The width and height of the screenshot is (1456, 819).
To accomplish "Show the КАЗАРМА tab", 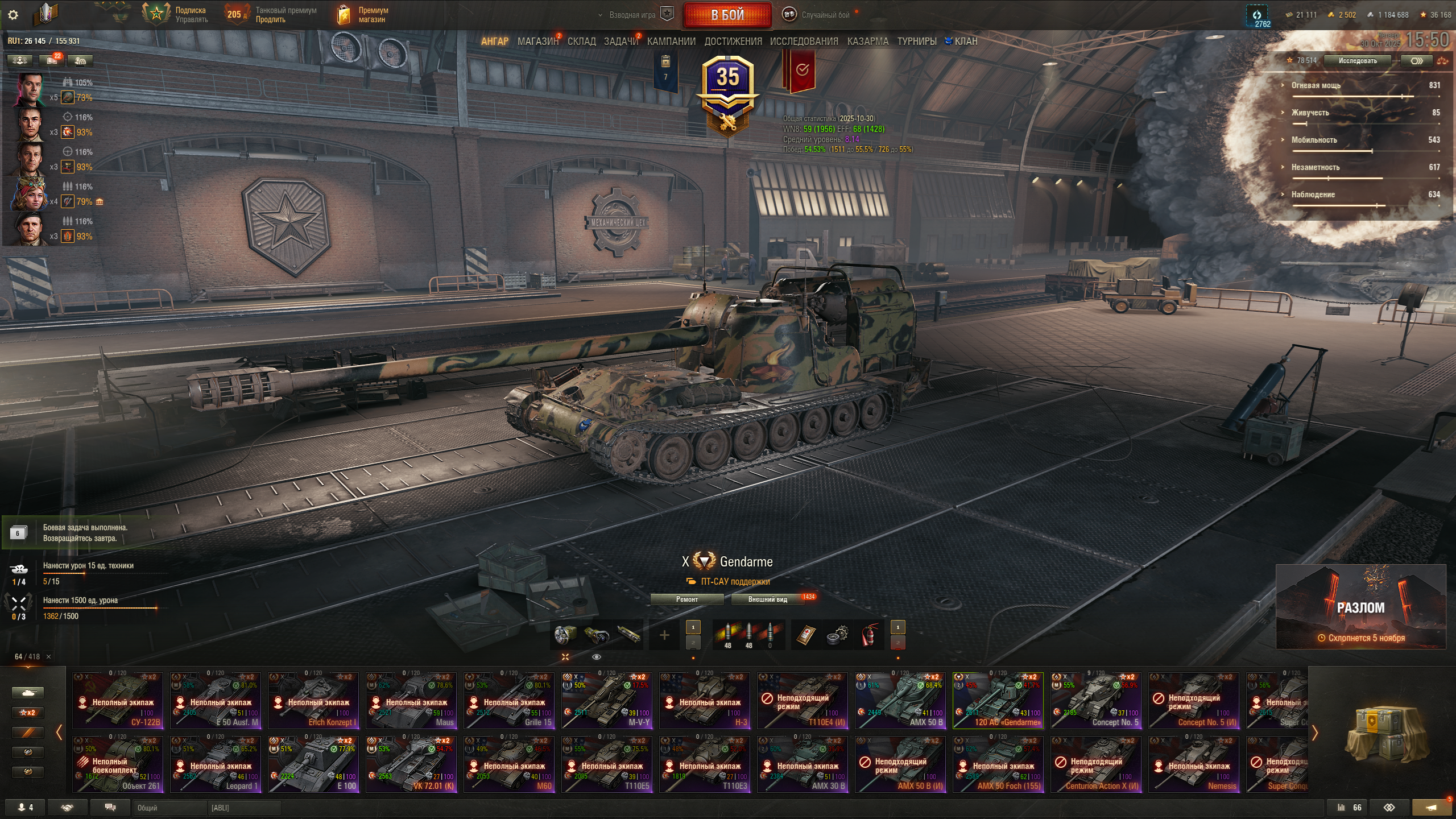I will click(867, 42).
